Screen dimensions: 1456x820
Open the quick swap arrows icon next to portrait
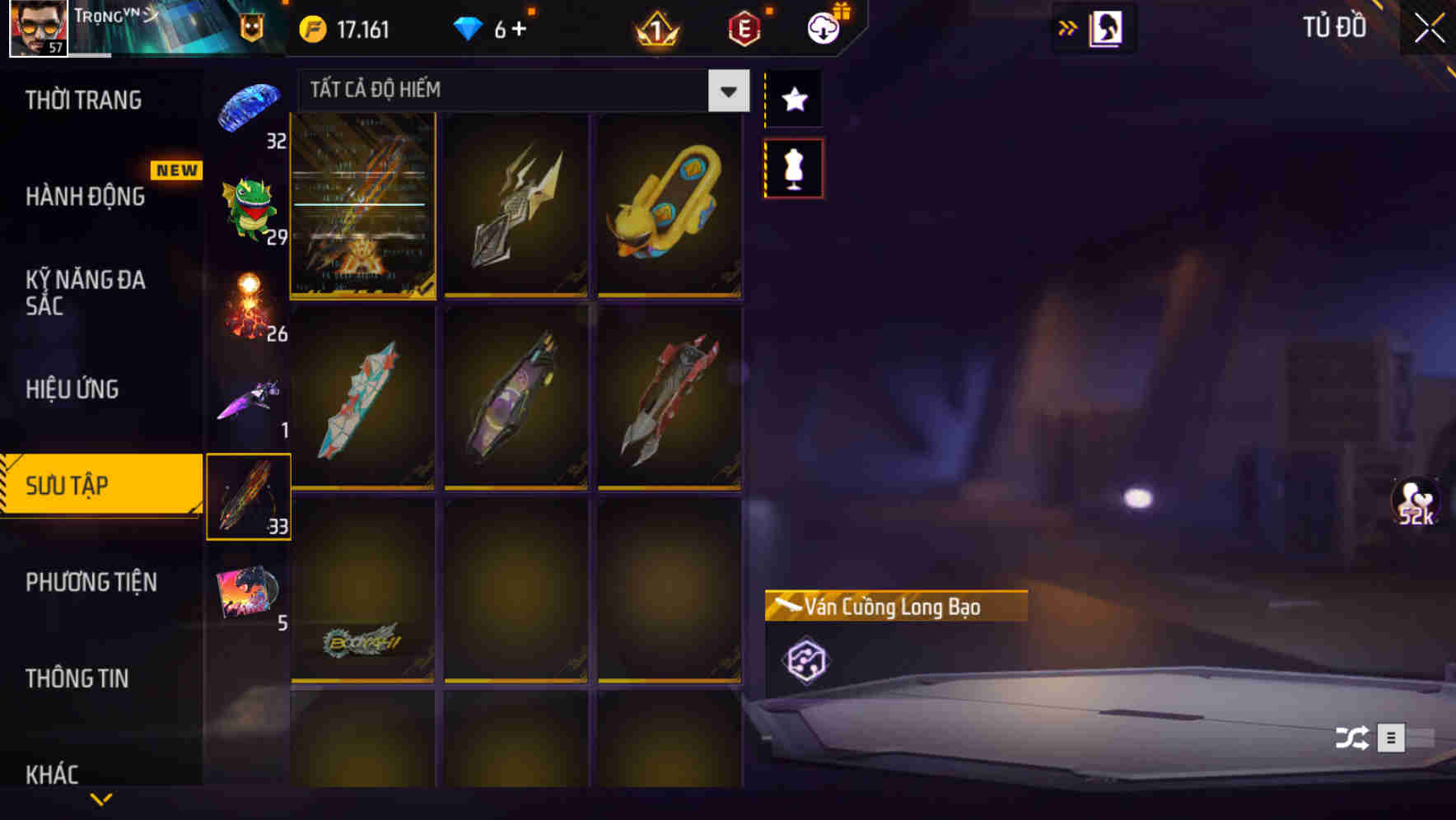tap(1068, 27)
